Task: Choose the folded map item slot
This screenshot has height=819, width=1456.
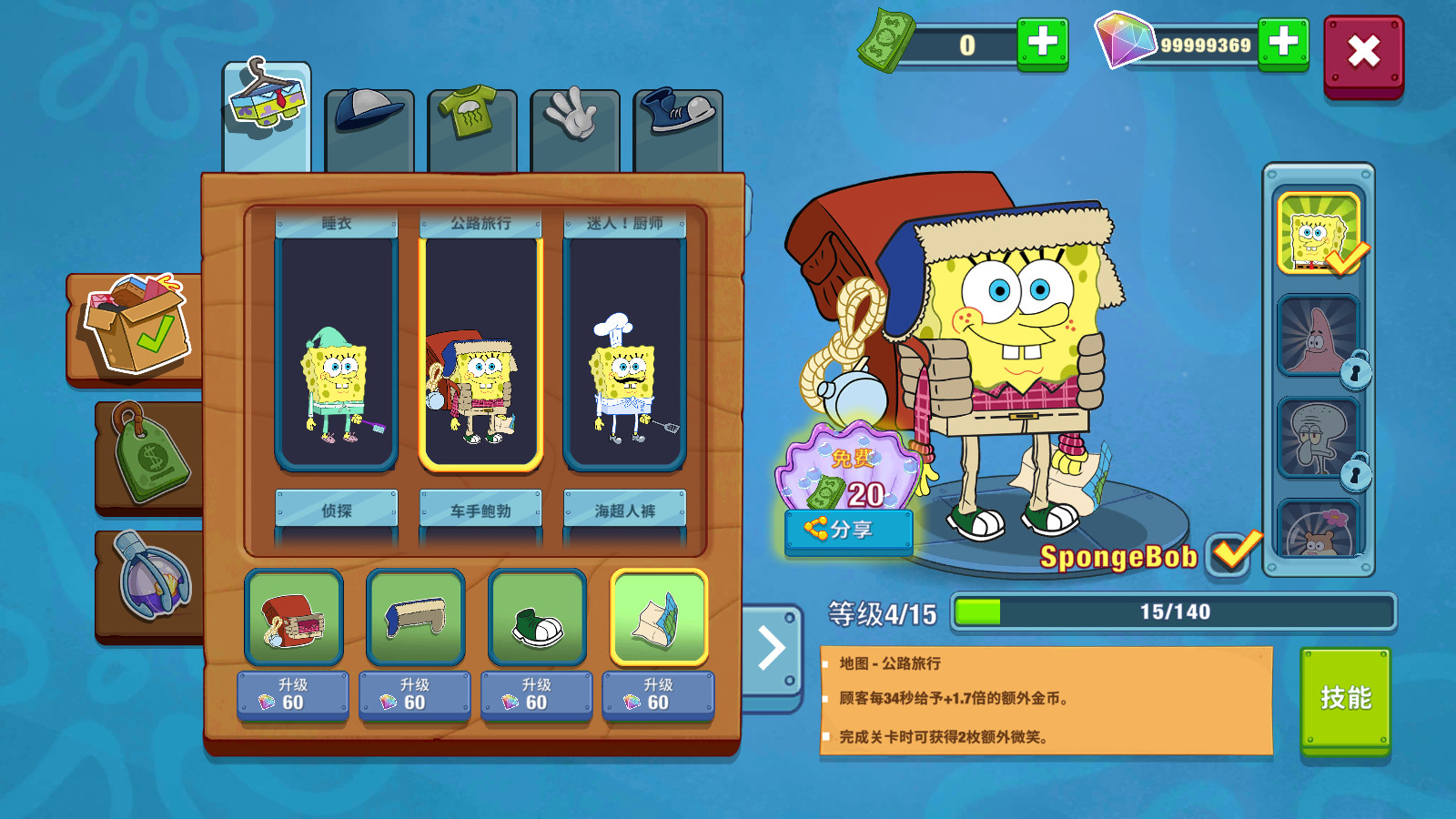Action: click(x=659, y=619)
